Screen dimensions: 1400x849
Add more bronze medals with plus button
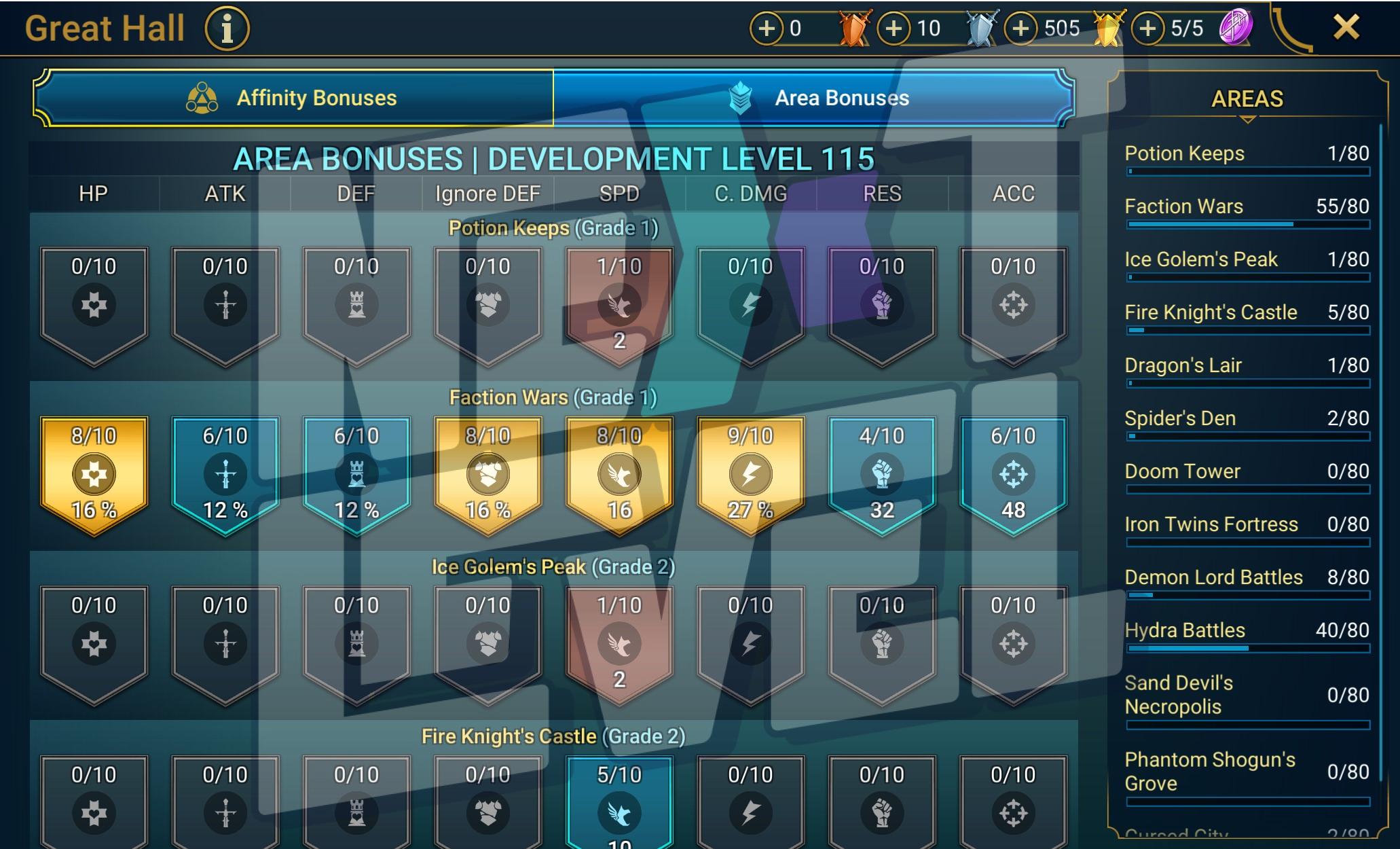click(x=766, y=29)
